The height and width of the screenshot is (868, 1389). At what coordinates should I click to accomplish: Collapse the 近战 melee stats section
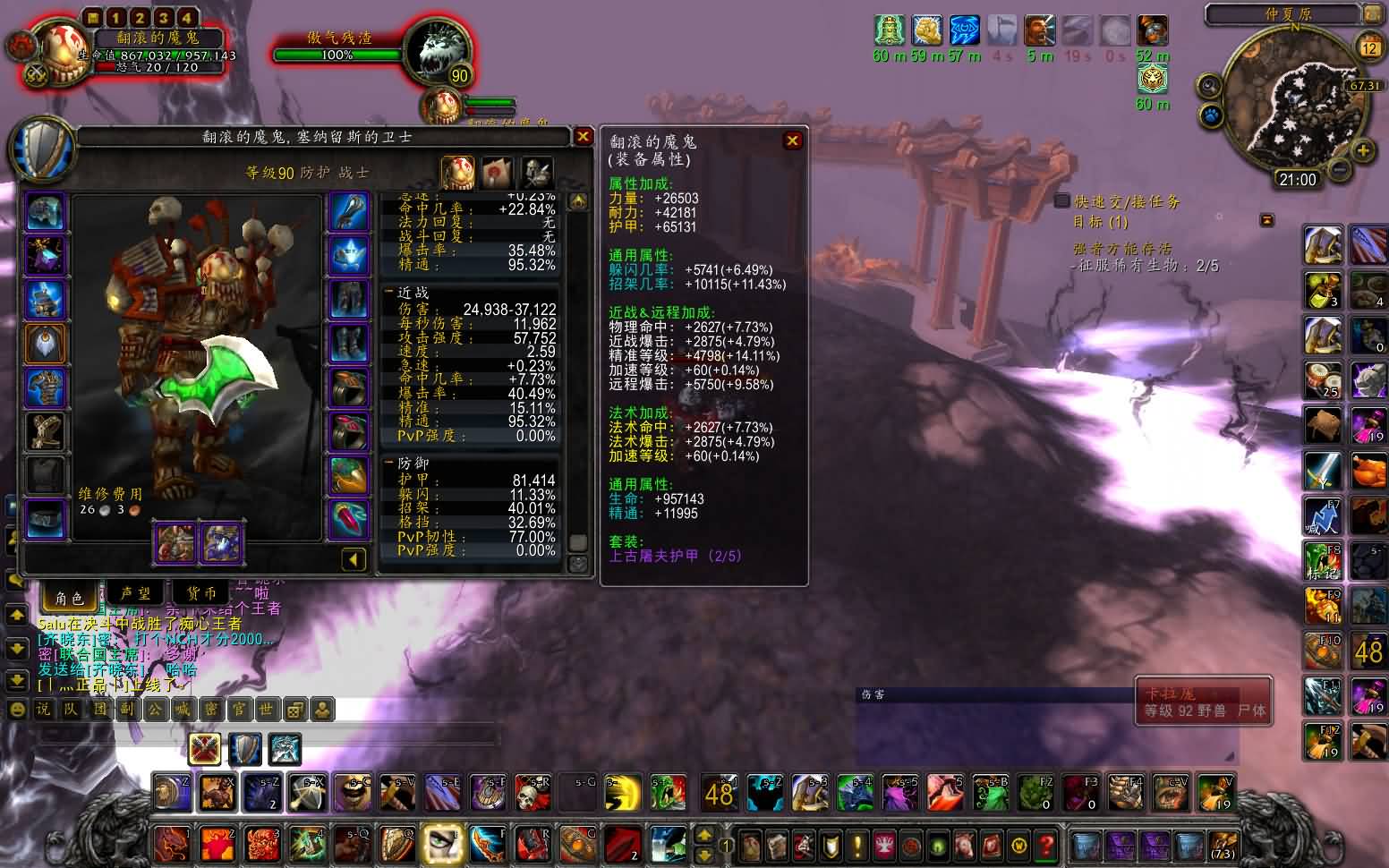point(389,293)
